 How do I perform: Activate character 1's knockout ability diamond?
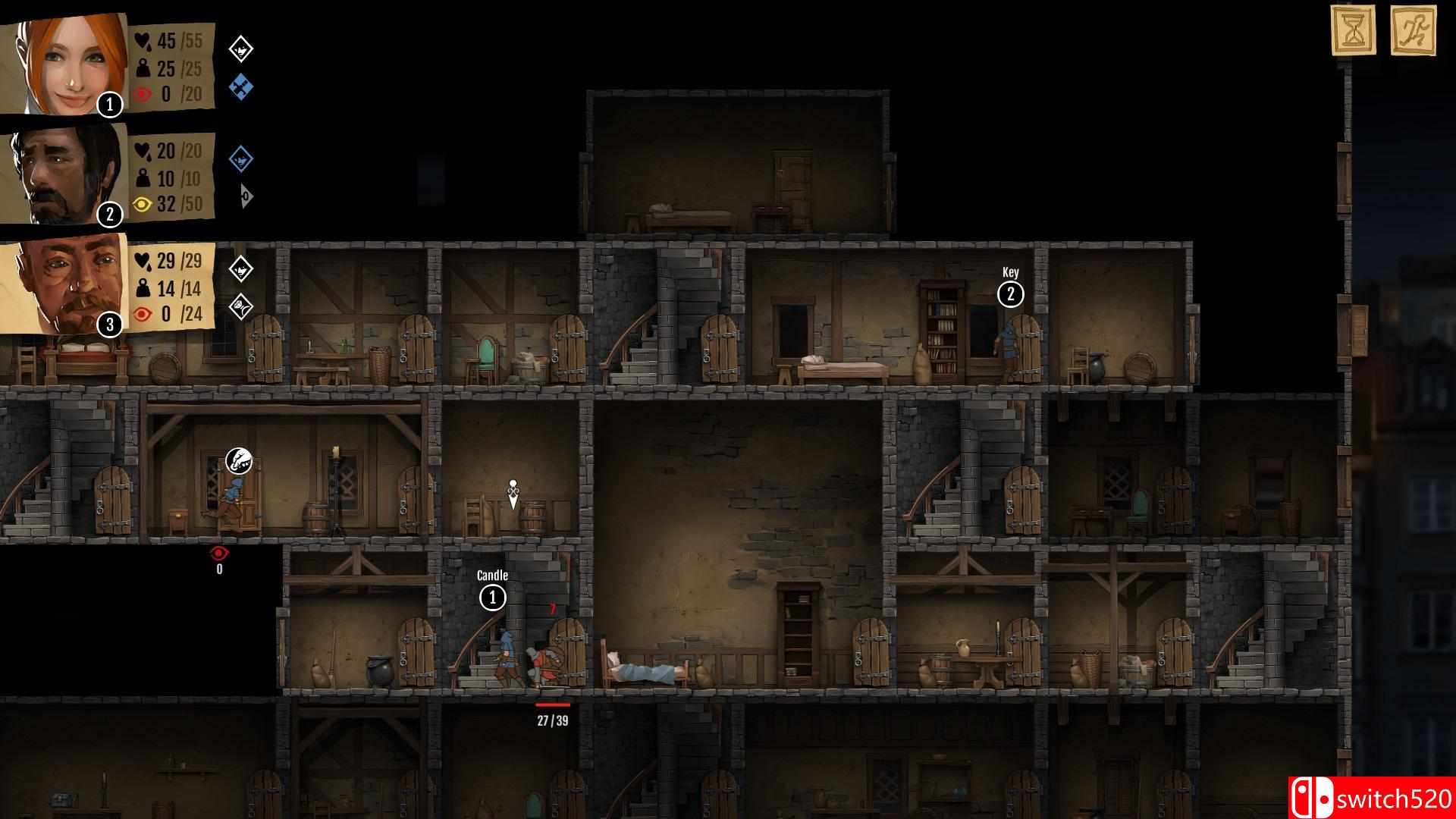tap(240, 49)
